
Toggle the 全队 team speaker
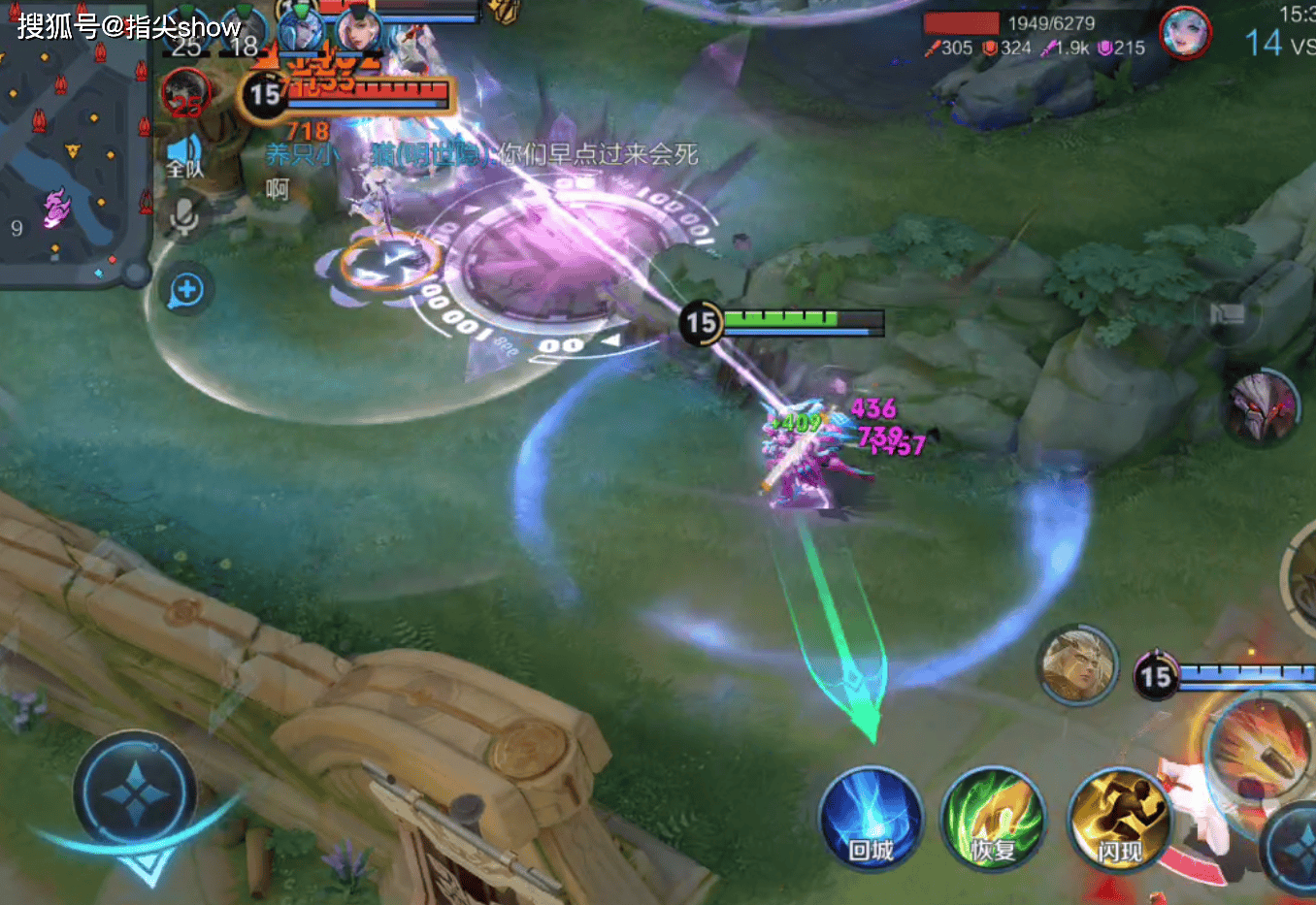(x=184, y=157)
